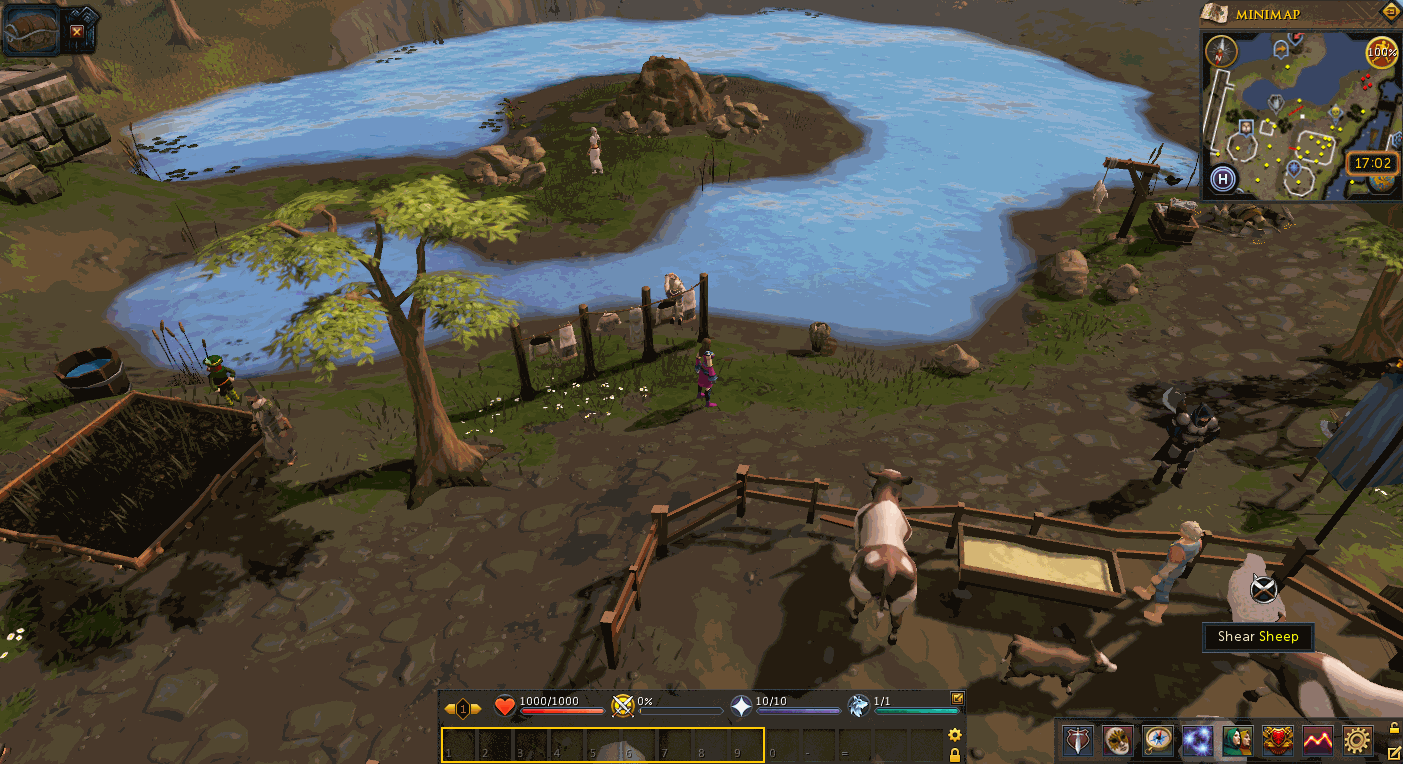Open the compass Adventures menu
Viewport: 1403px width, 764px height.
point(1157,740)
